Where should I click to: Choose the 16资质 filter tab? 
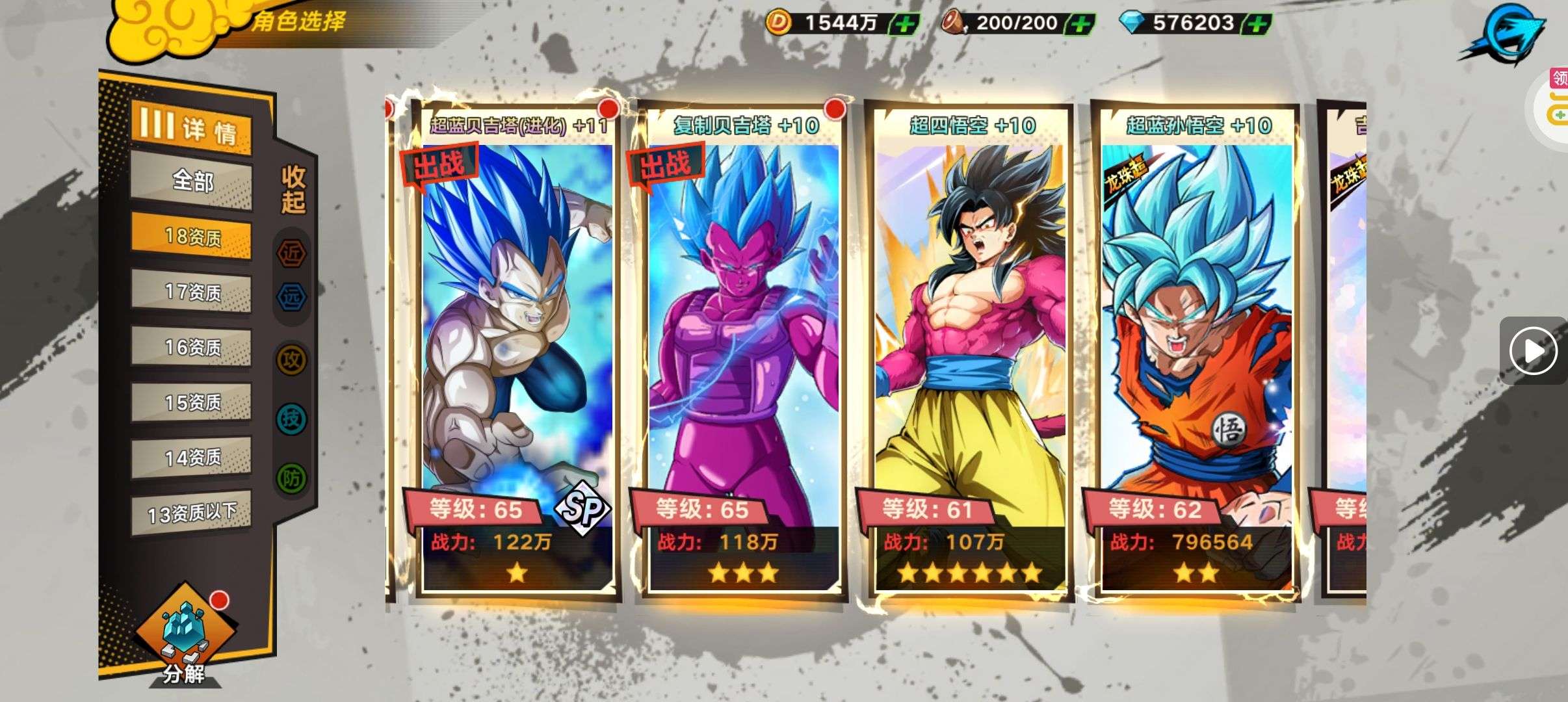pyautogui.click(x=192, y=347)
